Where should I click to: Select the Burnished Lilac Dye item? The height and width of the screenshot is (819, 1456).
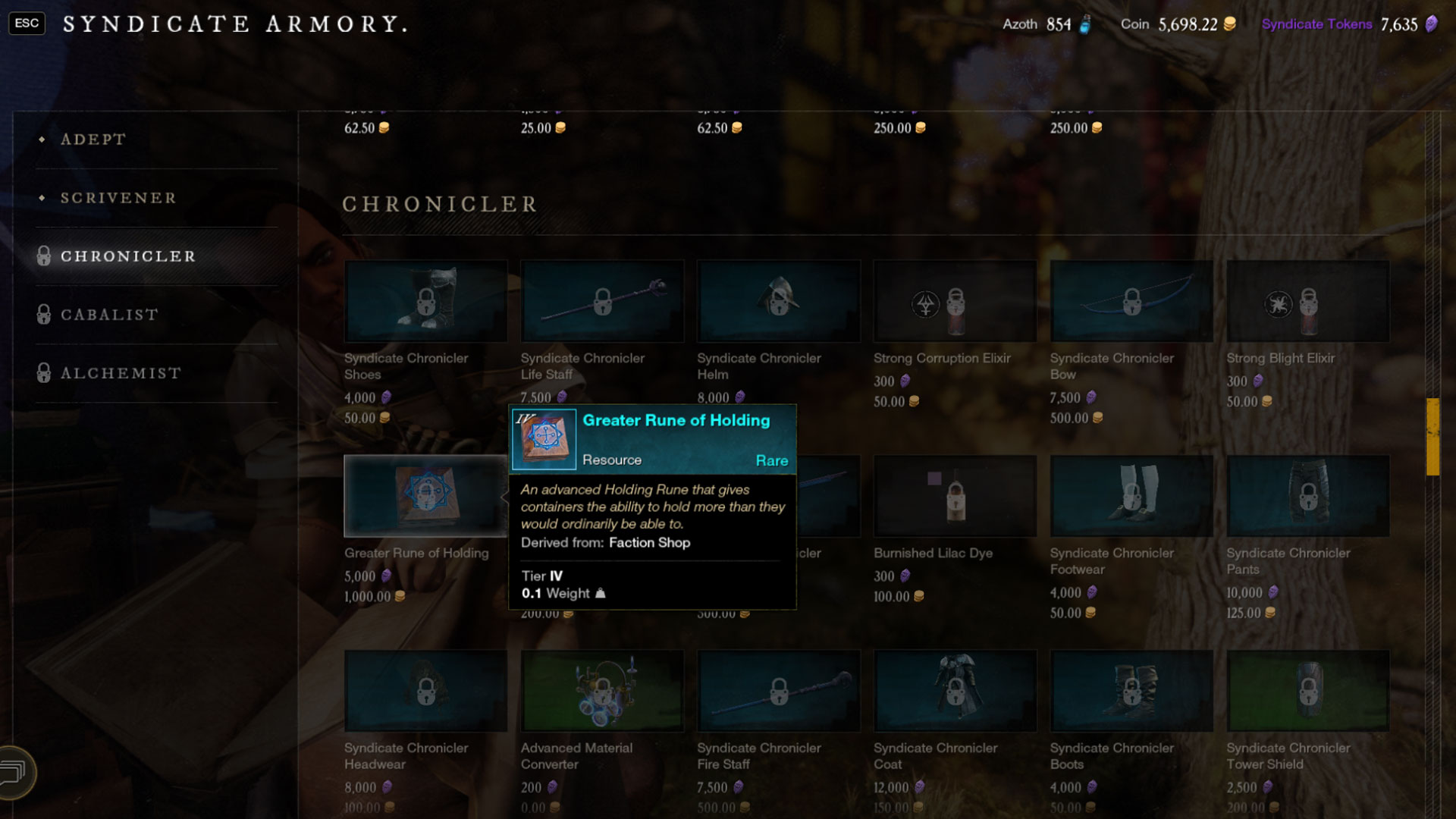click(955, 496)
